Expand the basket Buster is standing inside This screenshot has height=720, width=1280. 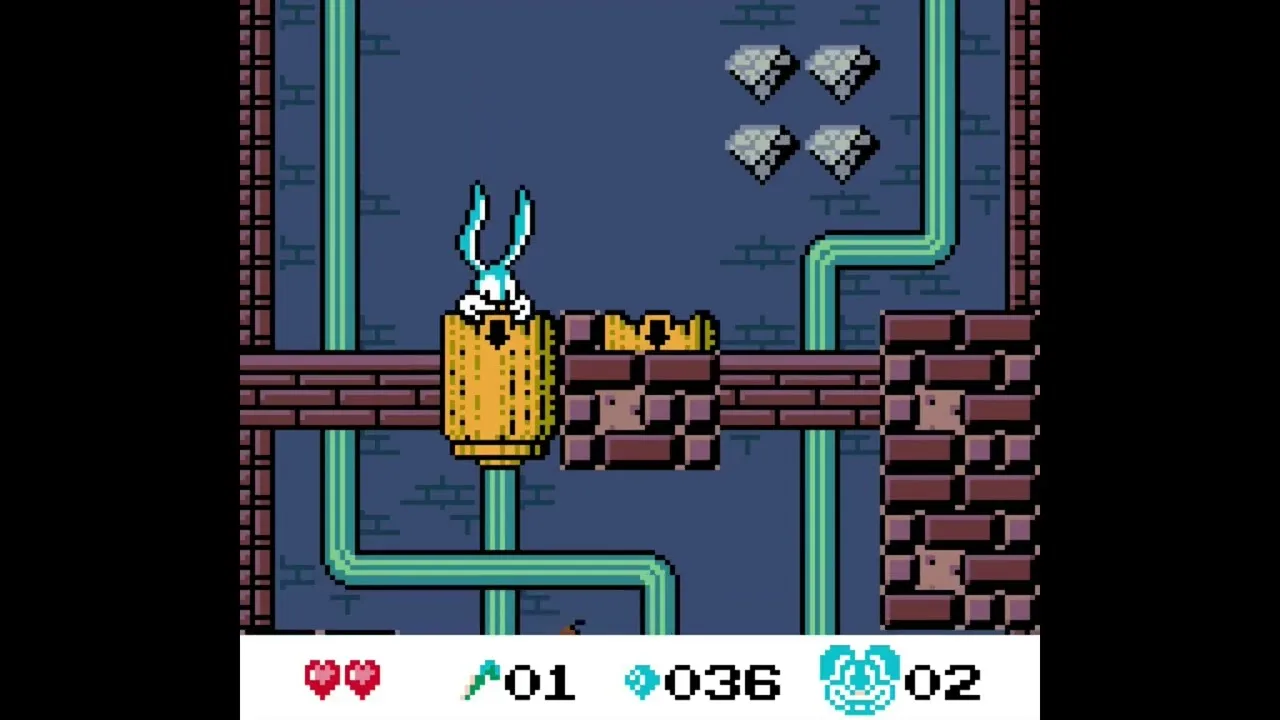(497, 390)
